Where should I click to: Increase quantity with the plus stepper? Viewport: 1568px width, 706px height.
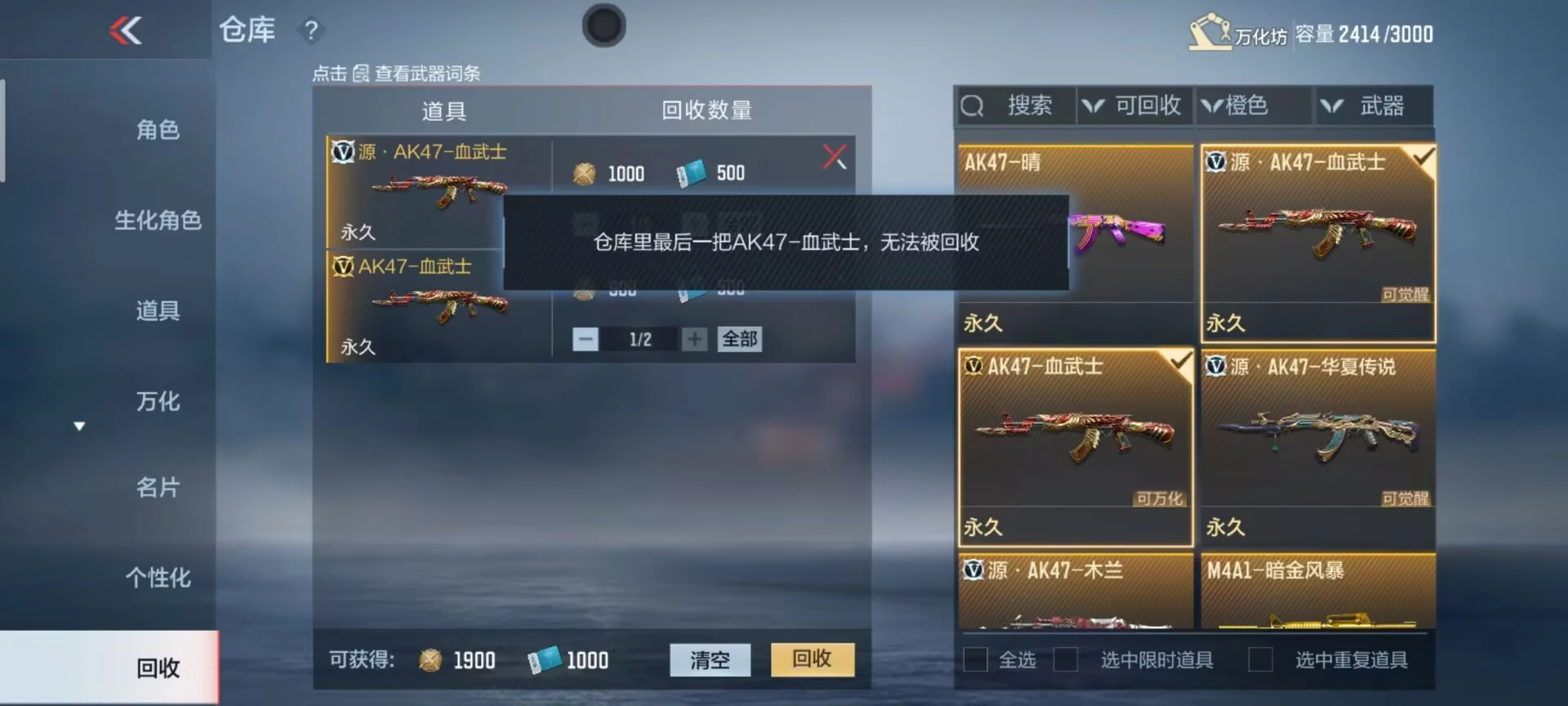click(695, 338)
